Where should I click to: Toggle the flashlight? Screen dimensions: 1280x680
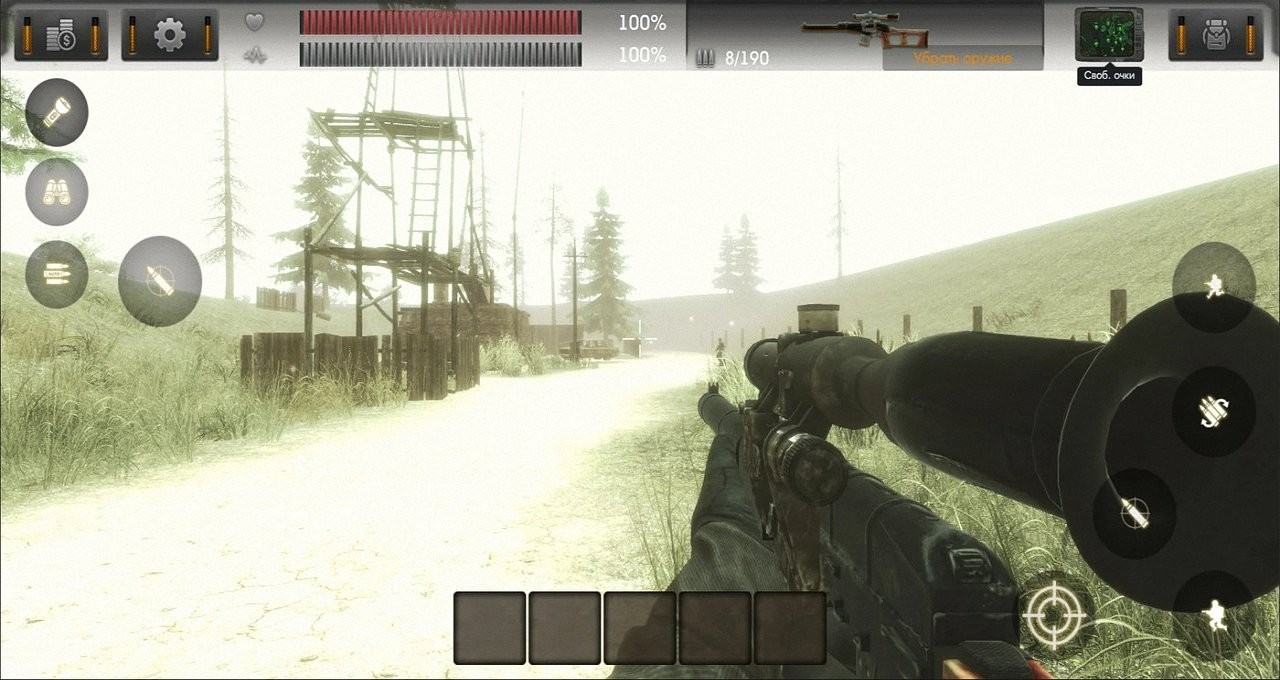57,112
